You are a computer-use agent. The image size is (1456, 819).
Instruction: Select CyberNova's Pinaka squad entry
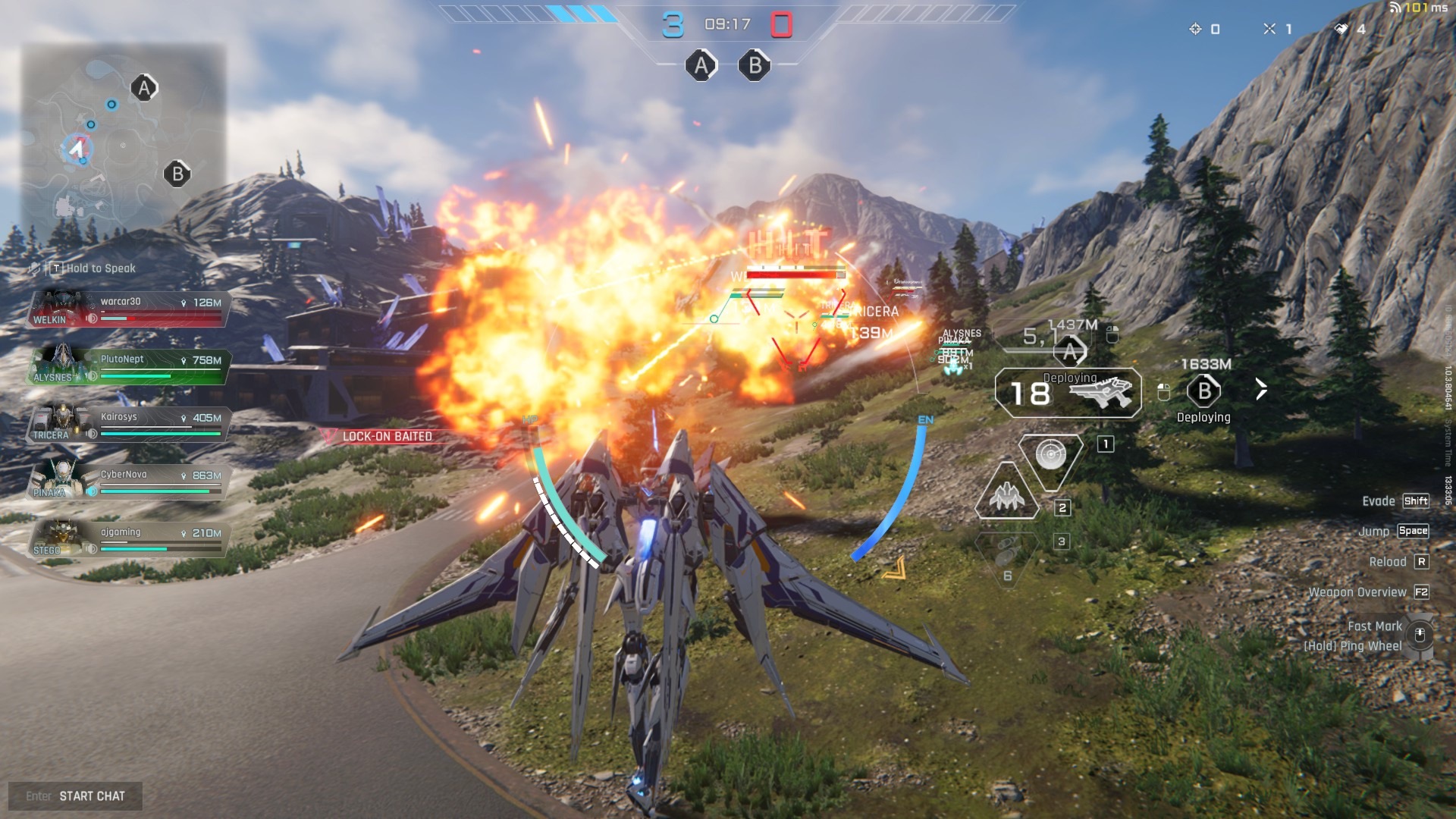tap(129, 482)
